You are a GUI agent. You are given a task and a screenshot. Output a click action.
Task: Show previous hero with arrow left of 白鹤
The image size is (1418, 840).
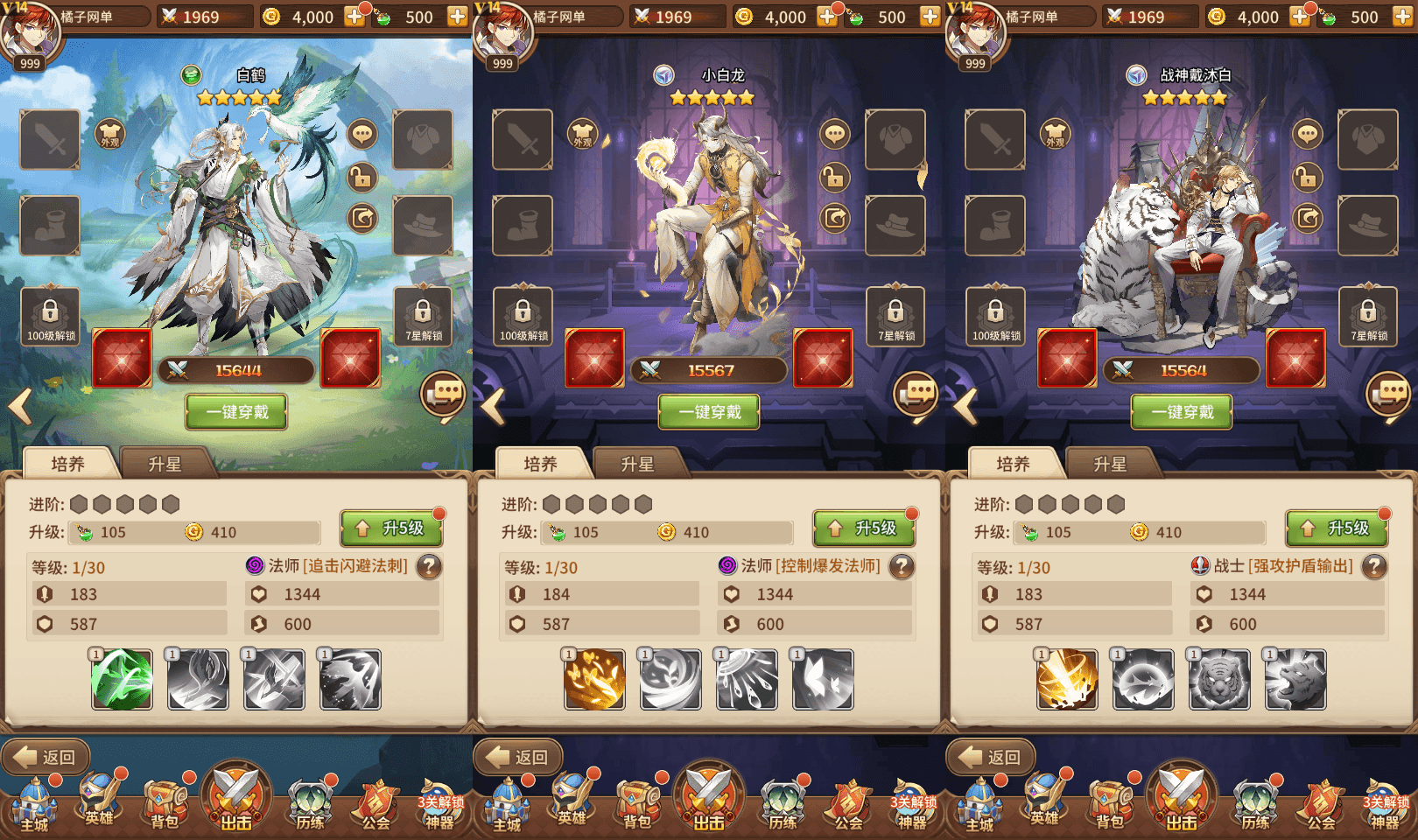point(21,406)
